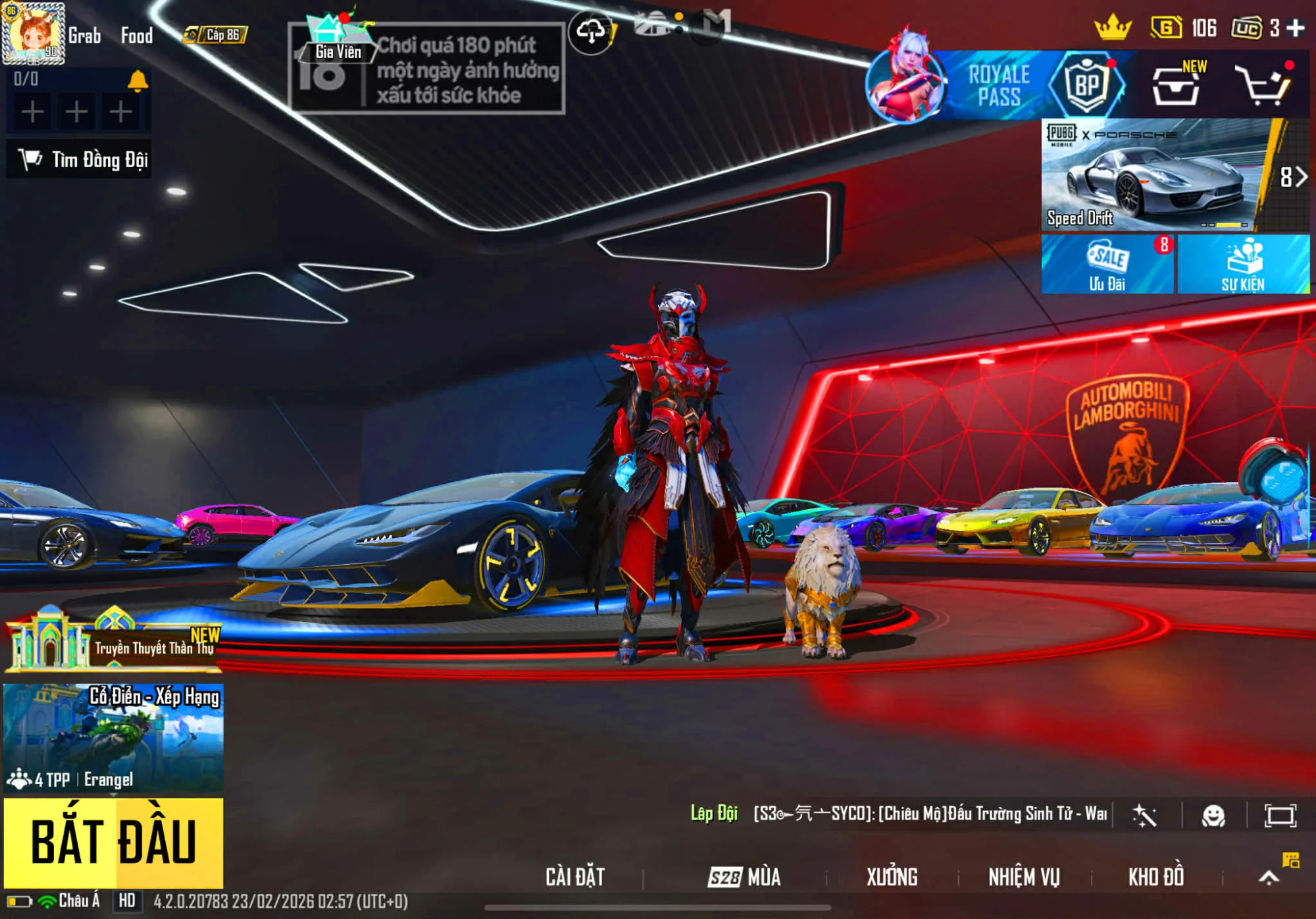The image size is (1316, 919).
Task: Open the crate inventory marked NEW
Action: 1175,86
